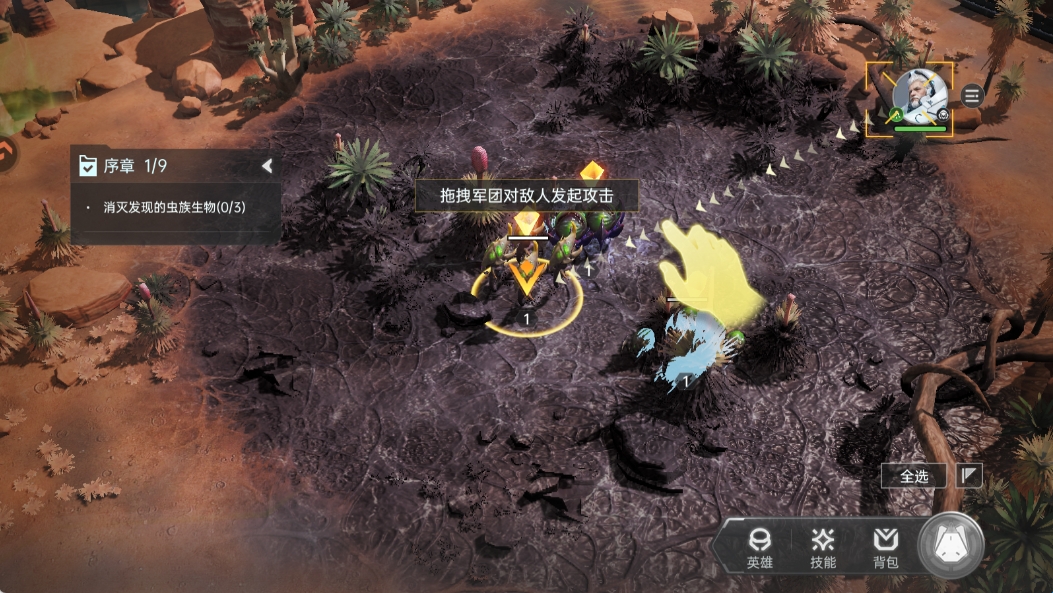Collapse the 序章 quest panel arrow
Image resolution: width=1053 pixels, height=593 pixels.
click(x=267, y=166)
